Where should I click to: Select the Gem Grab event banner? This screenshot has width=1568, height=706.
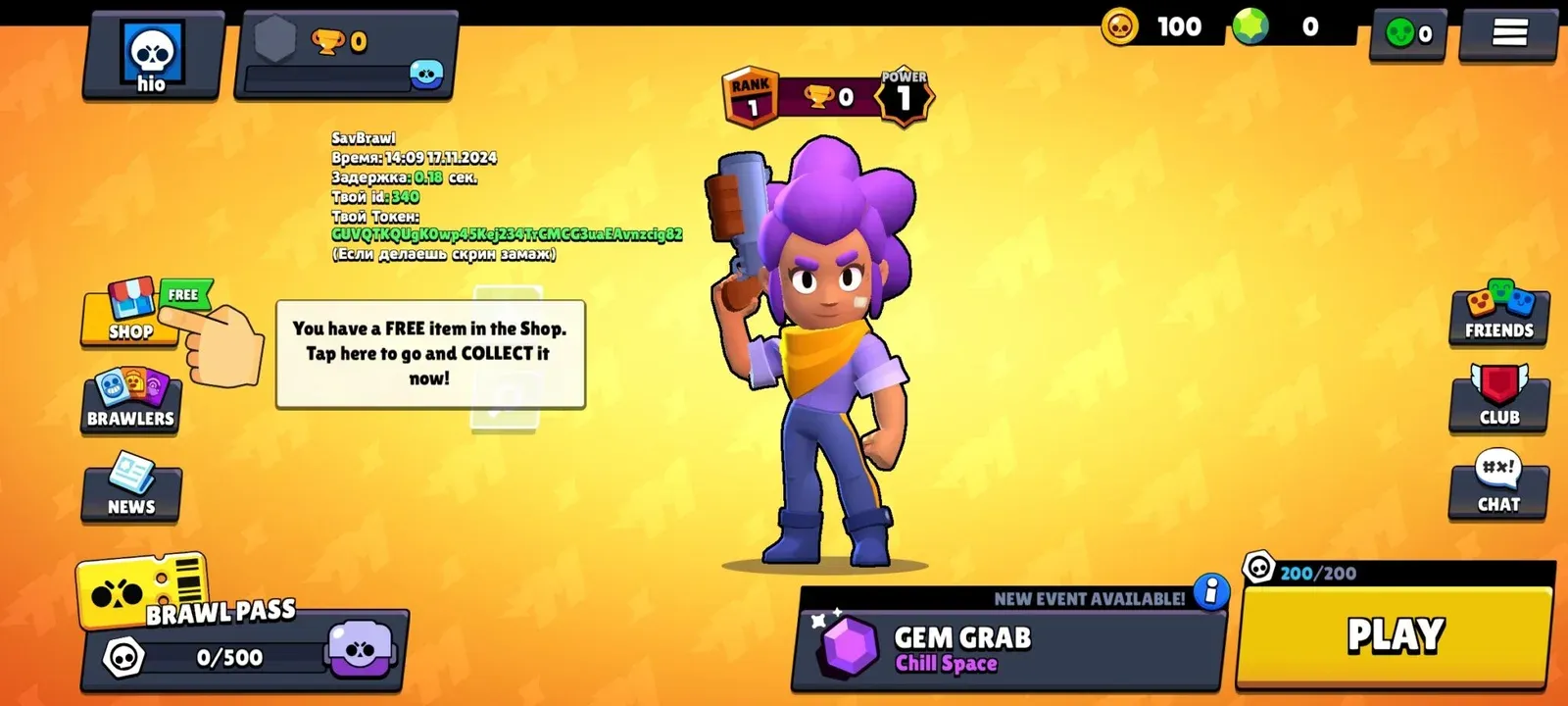(x=1009, y=647)
